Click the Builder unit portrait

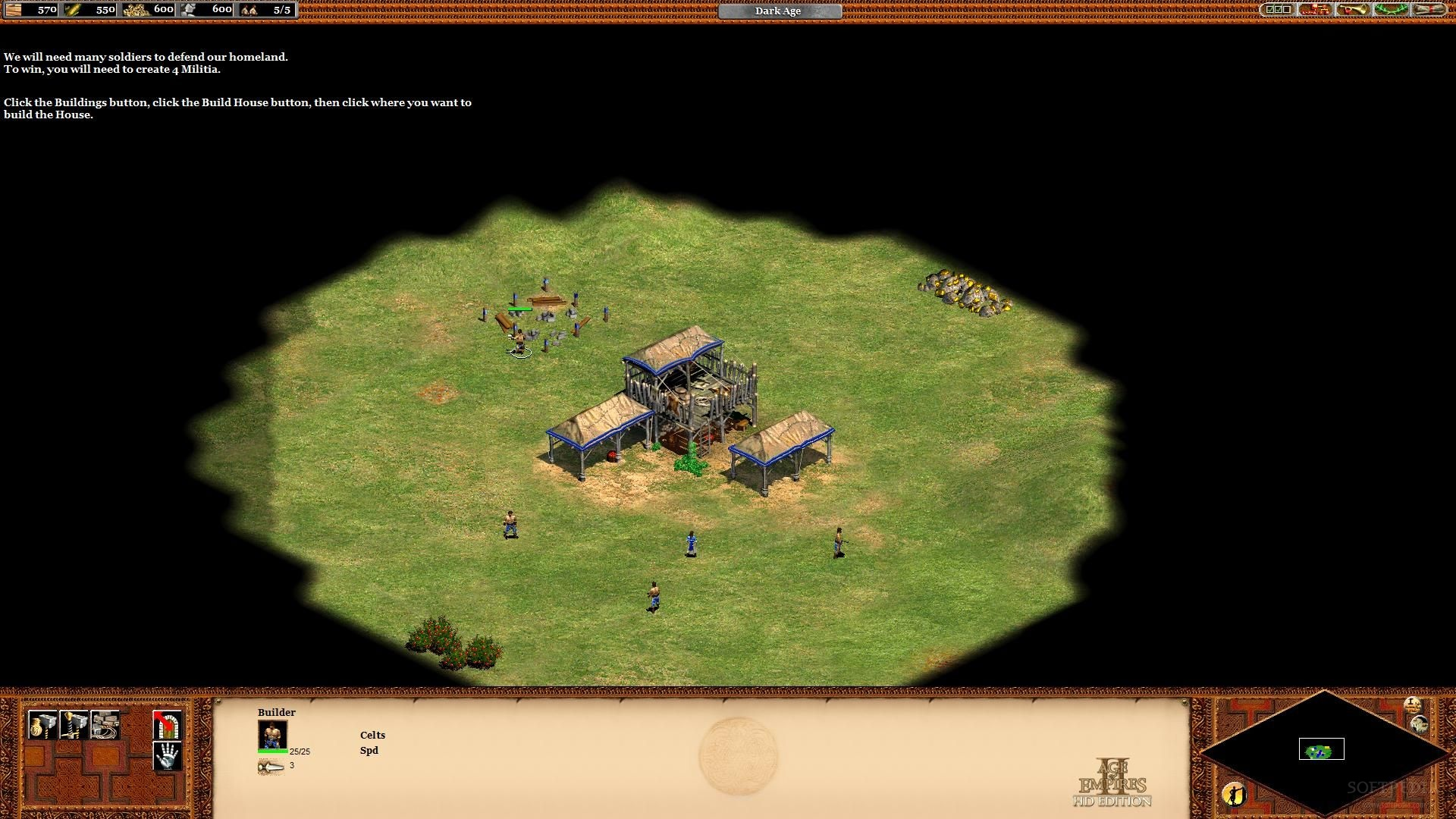pos(272,735)
